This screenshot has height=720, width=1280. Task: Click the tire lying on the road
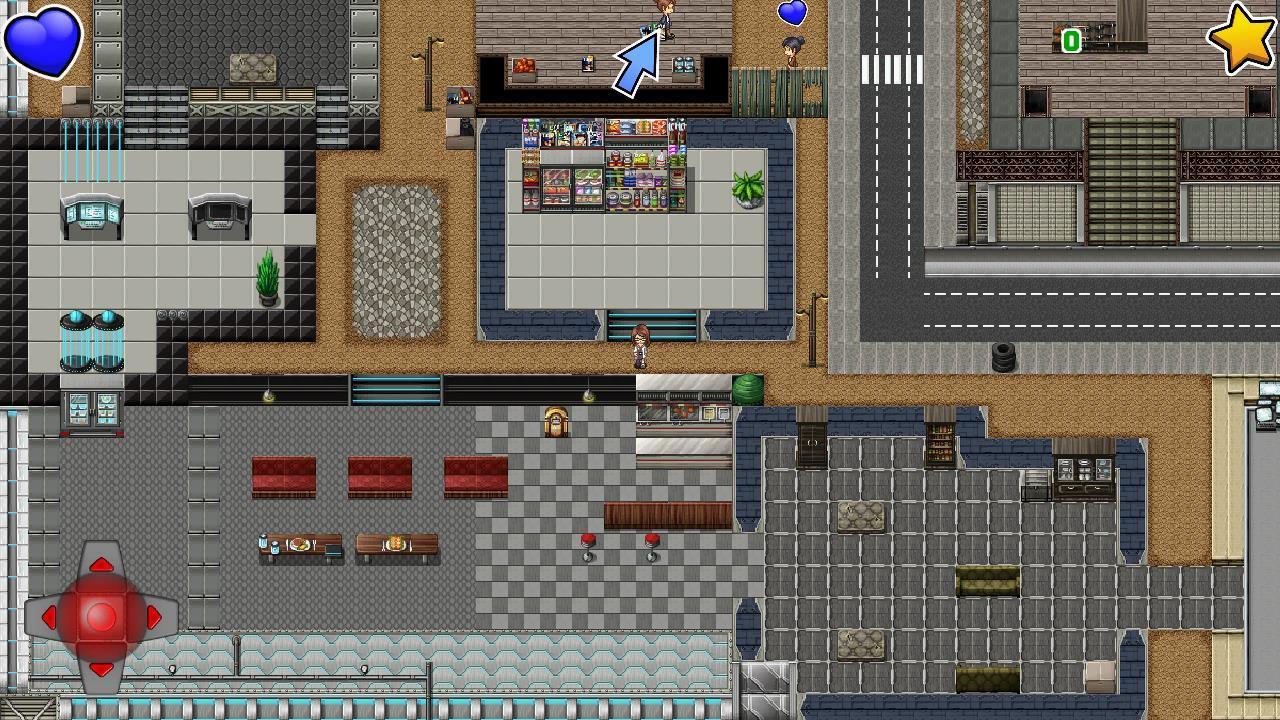pos(1005,355)
